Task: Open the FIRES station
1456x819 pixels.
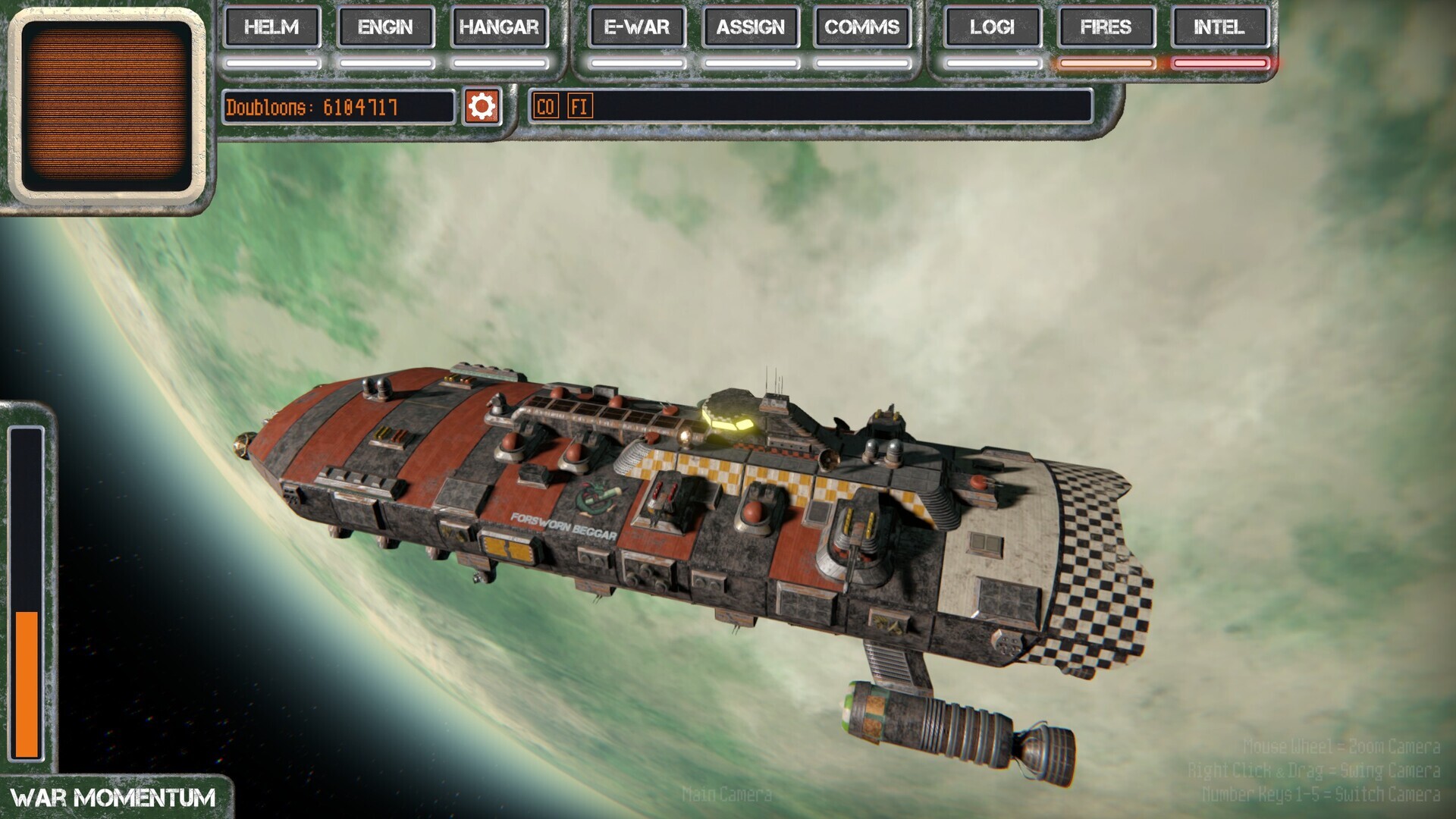Action: 1106,27
